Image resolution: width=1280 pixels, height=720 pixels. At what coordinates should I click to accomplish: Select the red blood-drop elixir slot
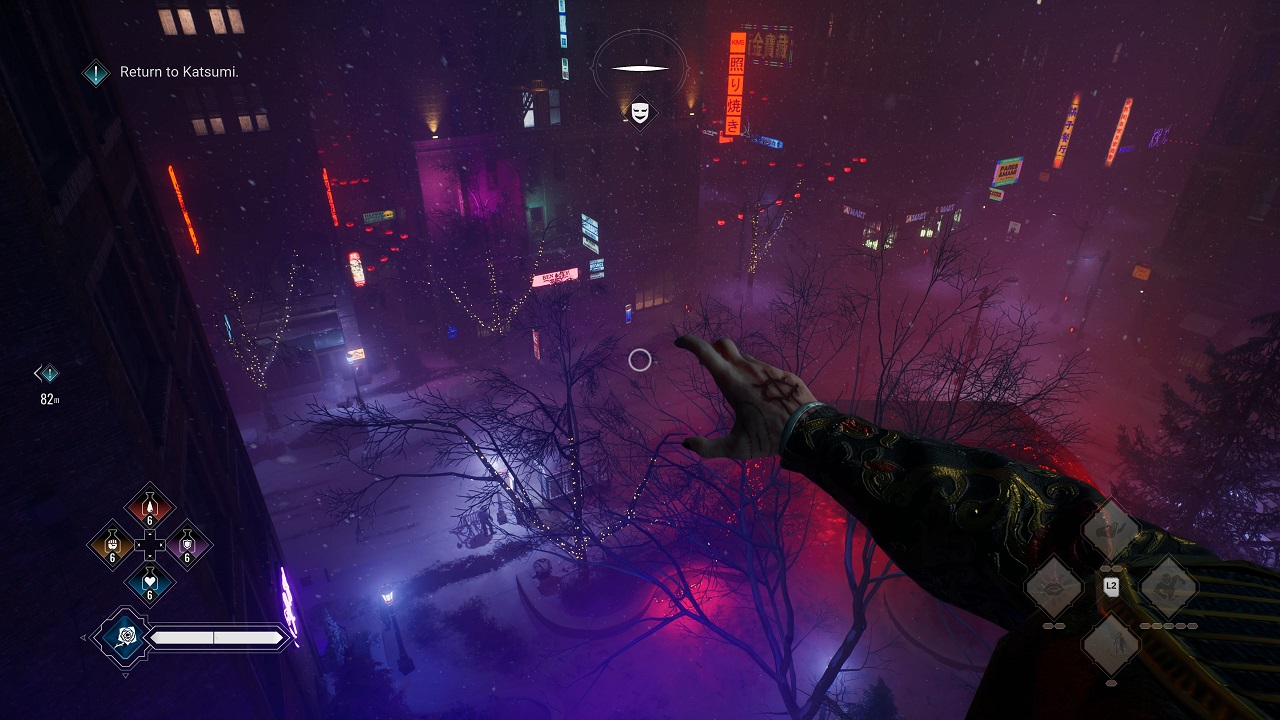click(150, 506)
